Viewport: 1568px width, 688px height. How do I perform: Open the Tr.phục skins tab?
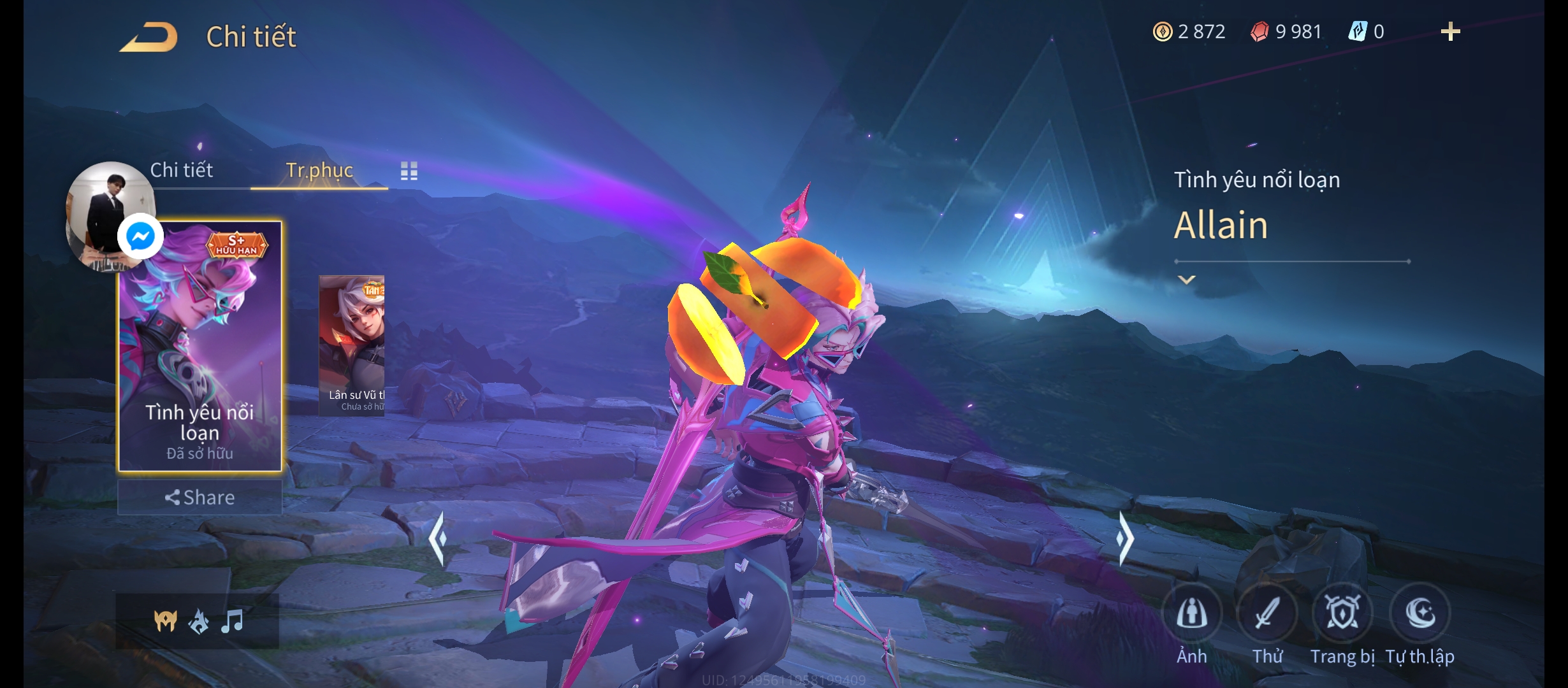point(319,170)
